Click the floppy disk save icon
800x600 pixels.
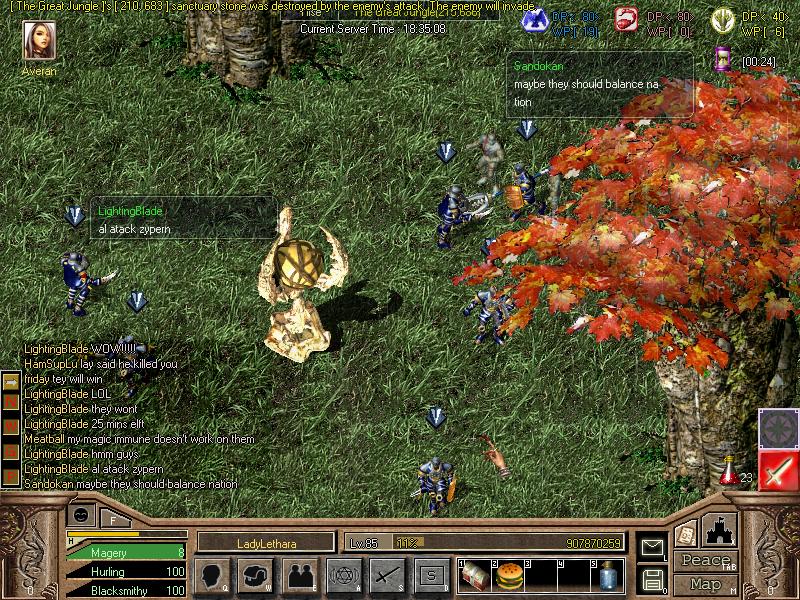(652, 577)
